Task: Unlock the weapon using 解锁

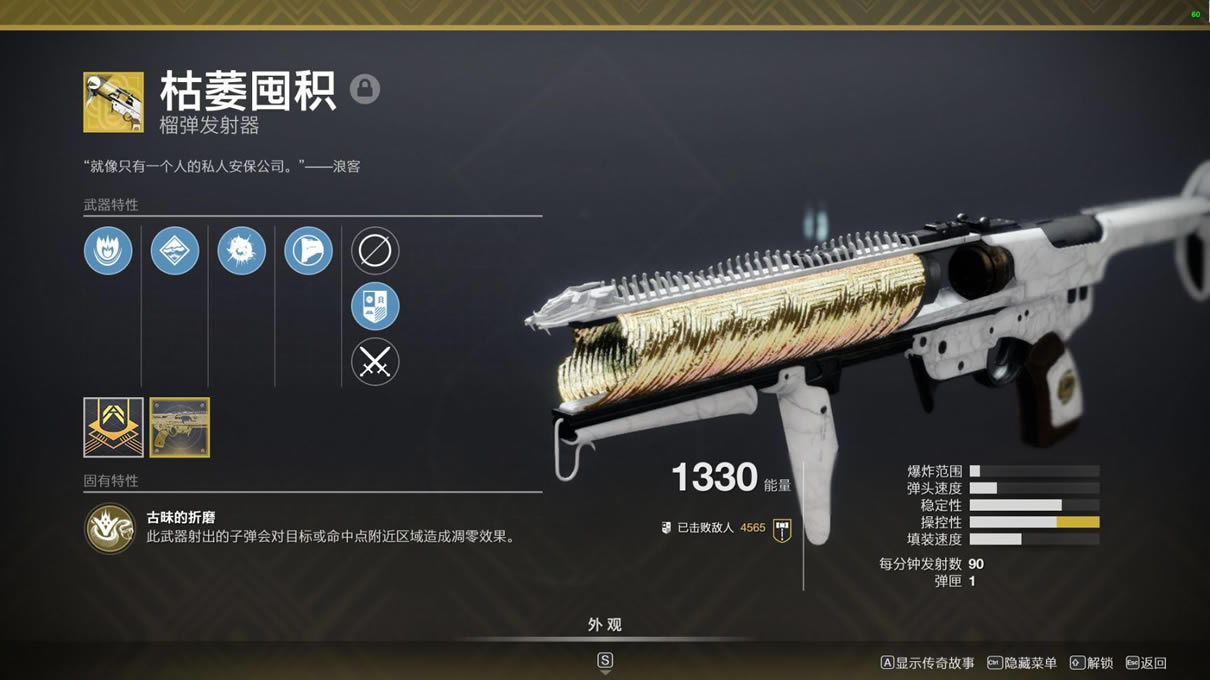Action: click(x=1092, y=663)
